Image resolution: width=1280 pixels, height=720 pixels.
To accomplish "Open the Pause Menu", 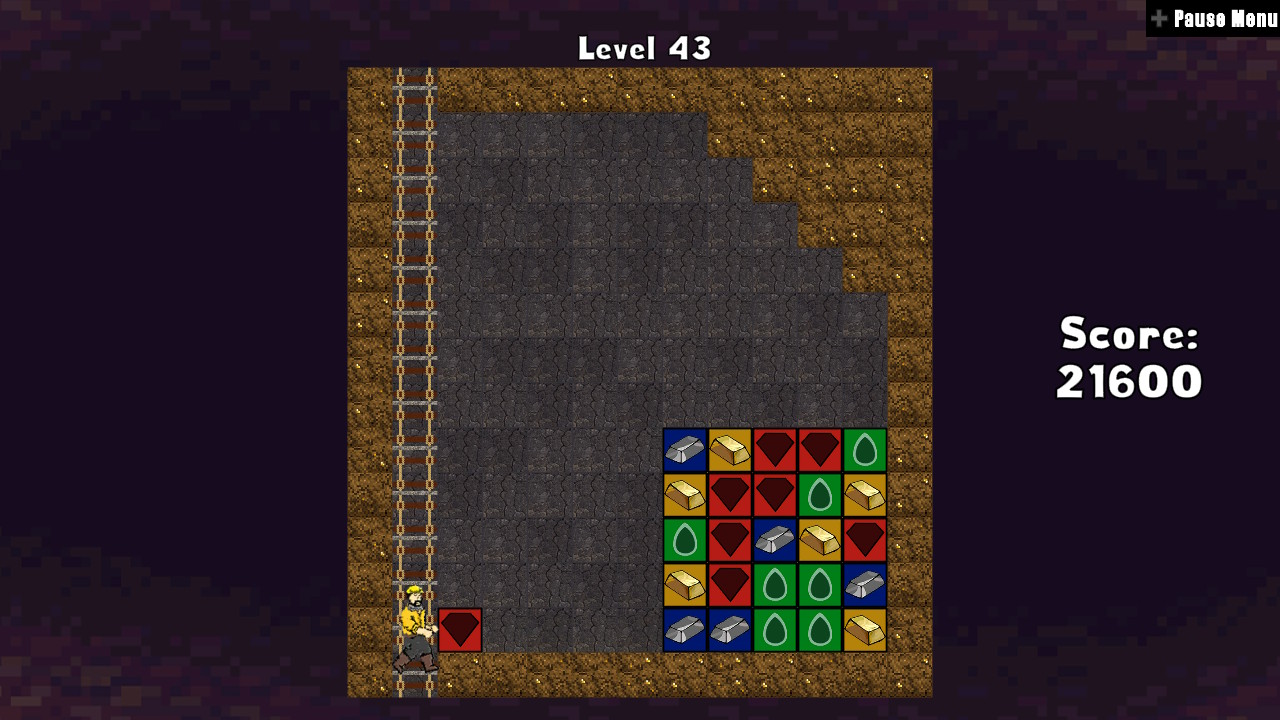I will tap(1215, 17).
